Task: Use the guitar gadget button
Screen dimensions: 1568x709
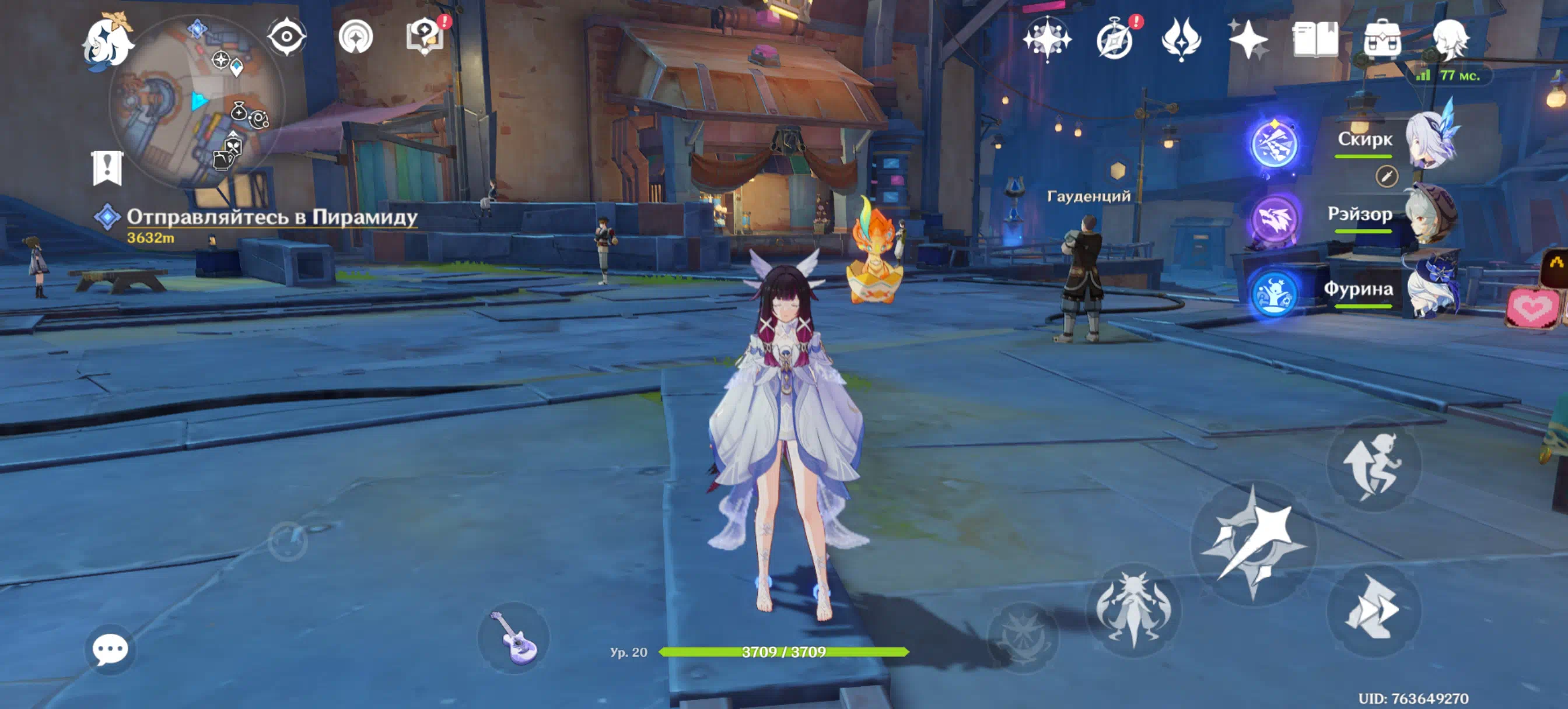Action: (514, 637)
